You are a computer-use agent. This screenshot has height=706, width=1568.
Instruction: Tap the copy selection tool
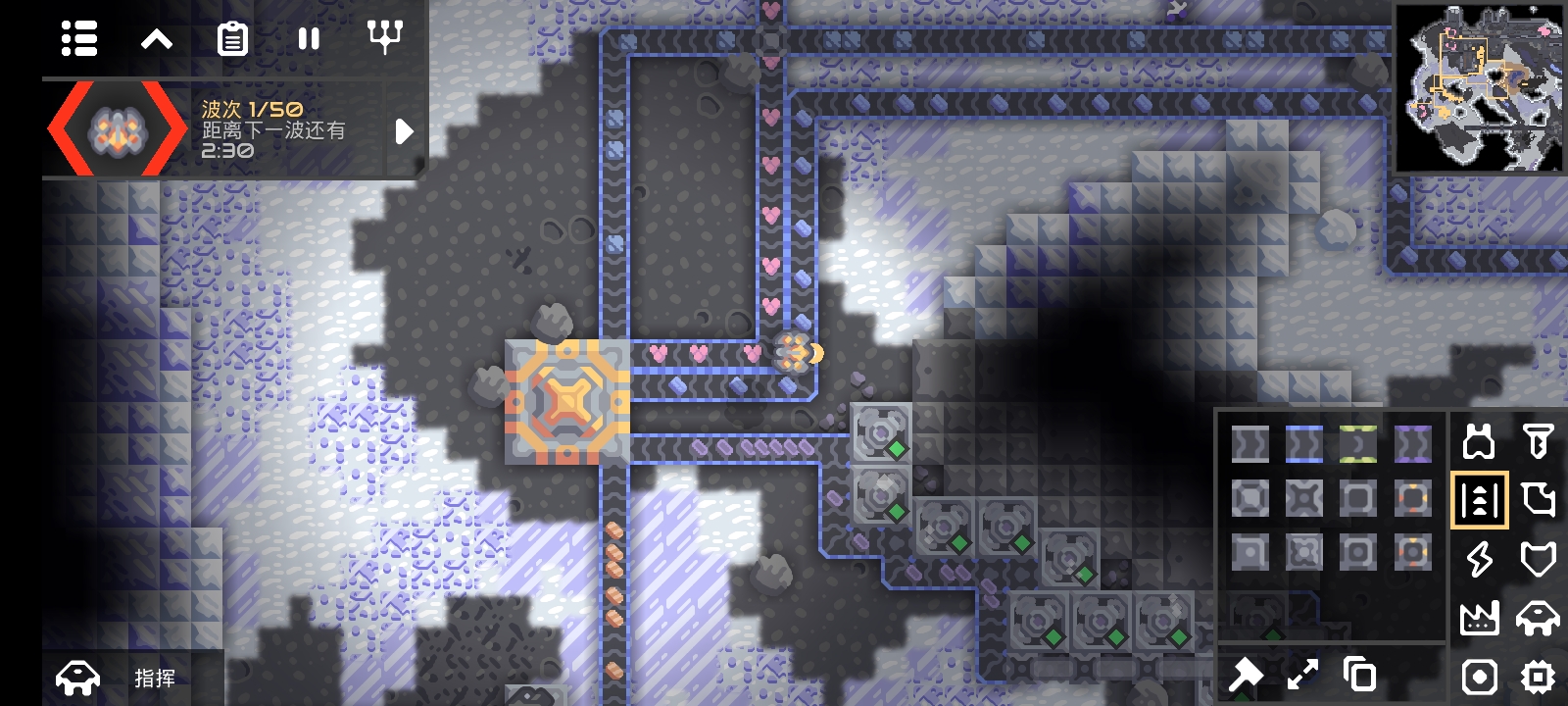coord(1359,675)
